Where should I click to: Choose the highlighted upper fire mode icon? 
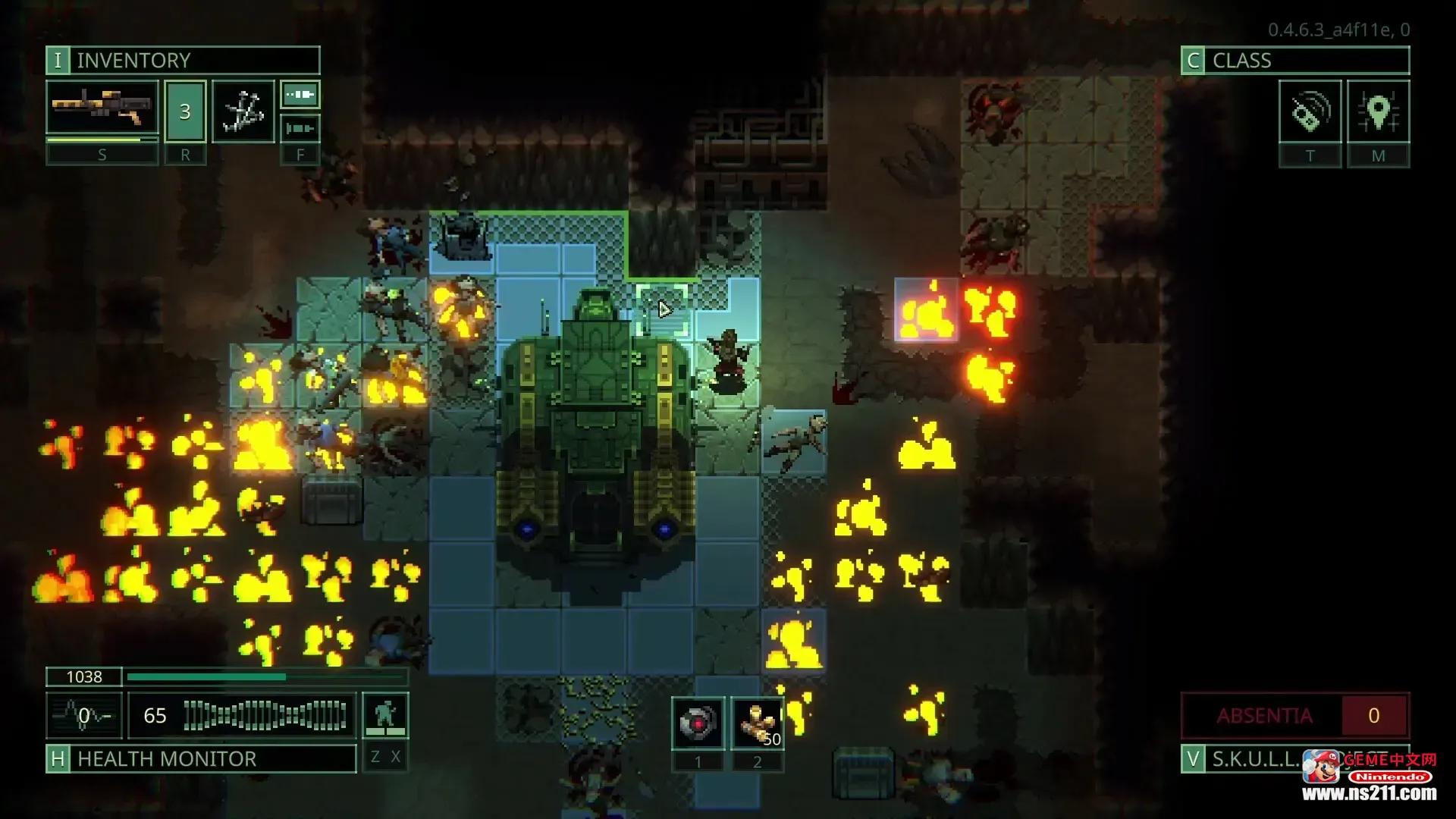(300, 95)
